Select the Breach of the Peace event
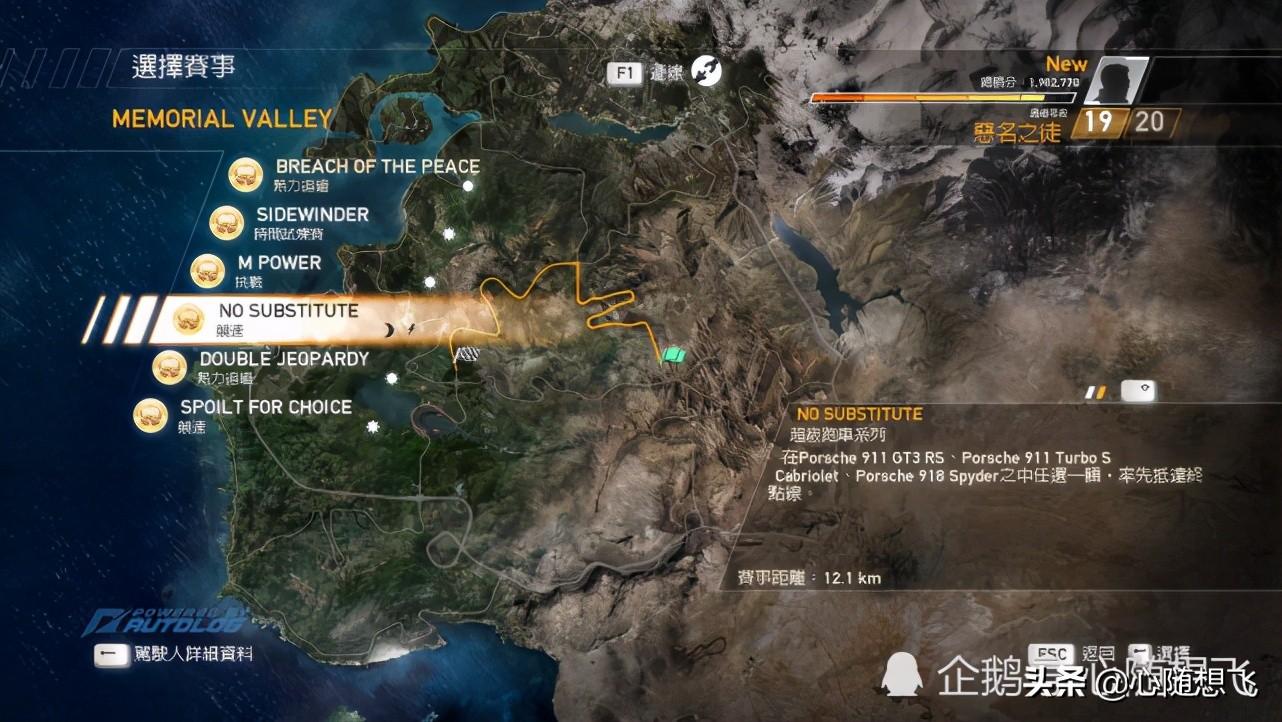 [x=377, y=167]
